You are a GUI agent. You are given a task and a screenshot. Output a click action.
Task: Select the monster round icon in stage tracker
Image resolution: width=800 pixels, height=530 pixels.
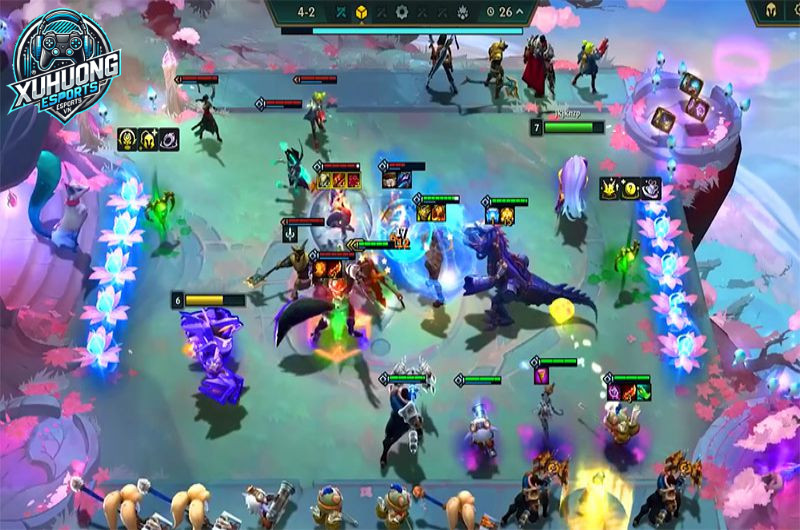465,12
